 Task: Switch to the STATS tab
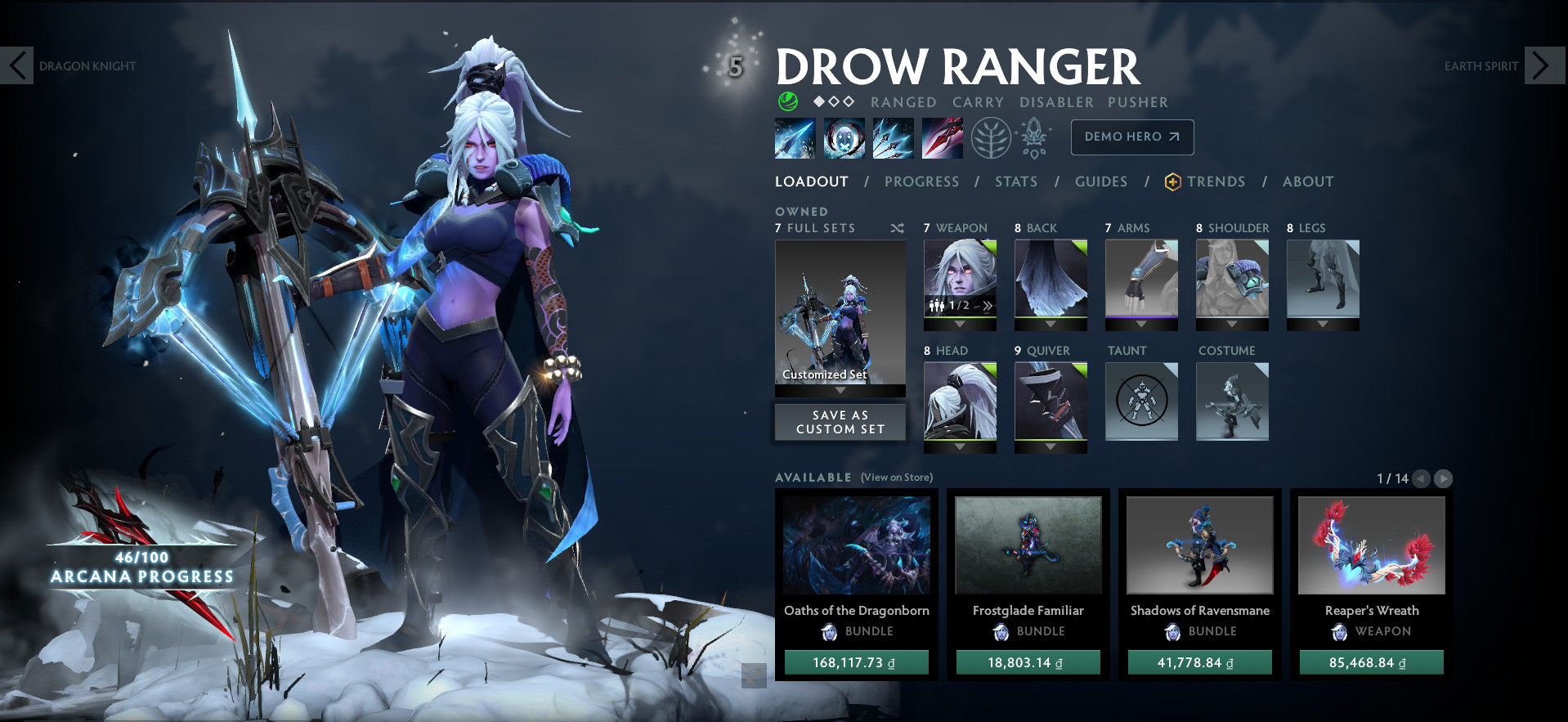pyautogui.click(x=1015, y=182)
